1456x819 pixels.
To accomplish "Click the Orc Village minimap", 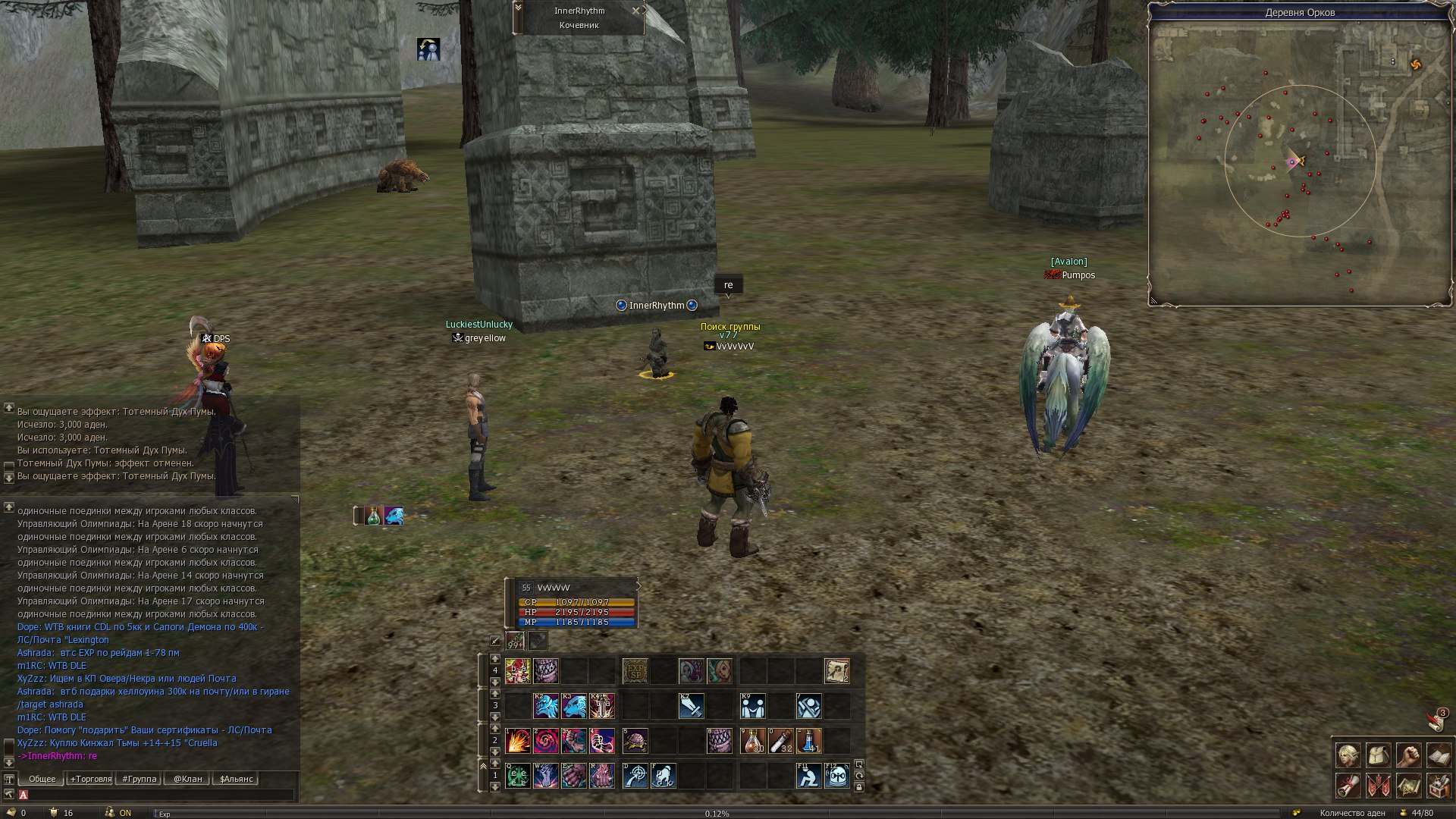I will point(1300,161).
